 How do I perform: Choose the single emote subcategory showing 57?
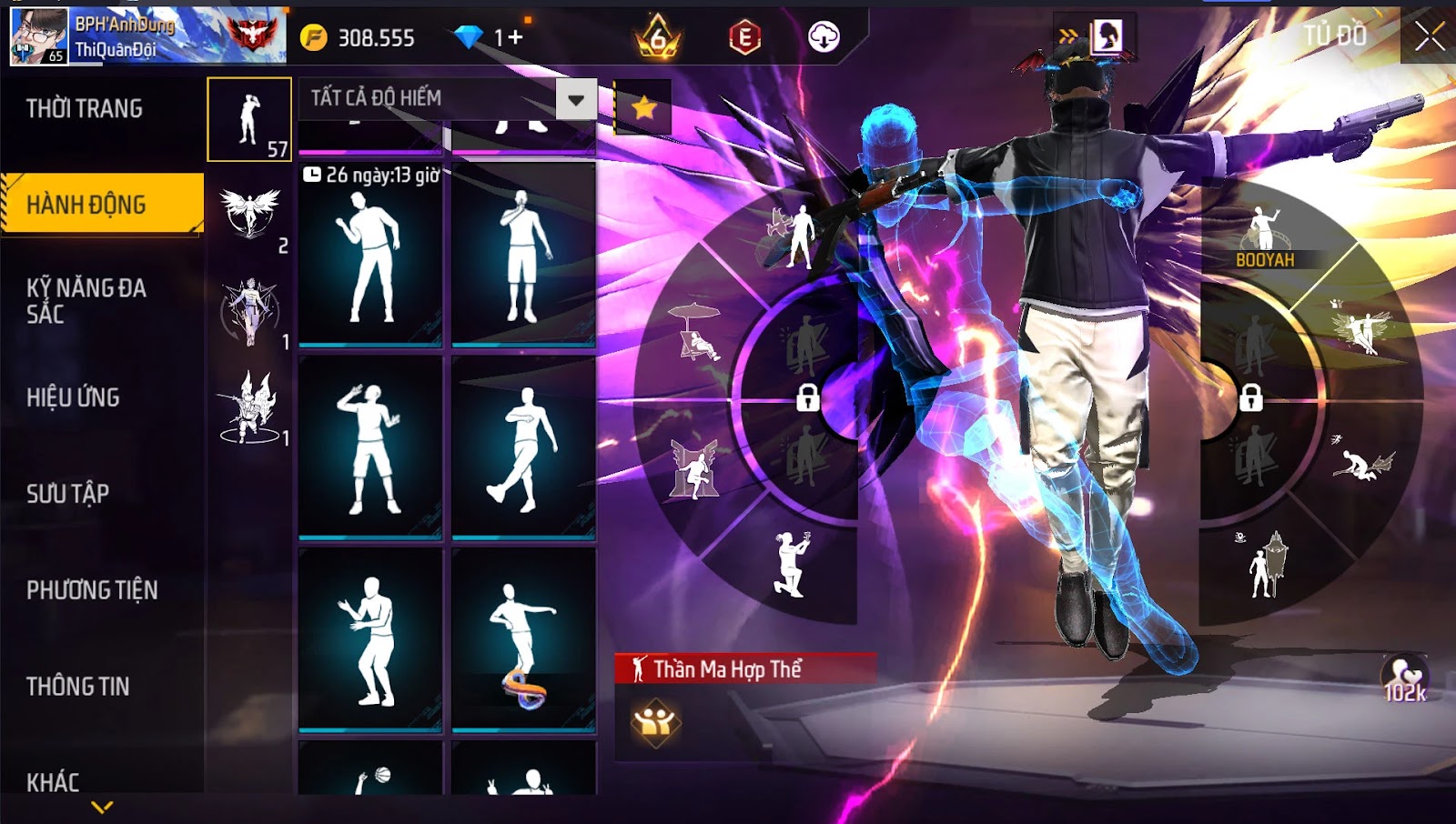point(249,119)
